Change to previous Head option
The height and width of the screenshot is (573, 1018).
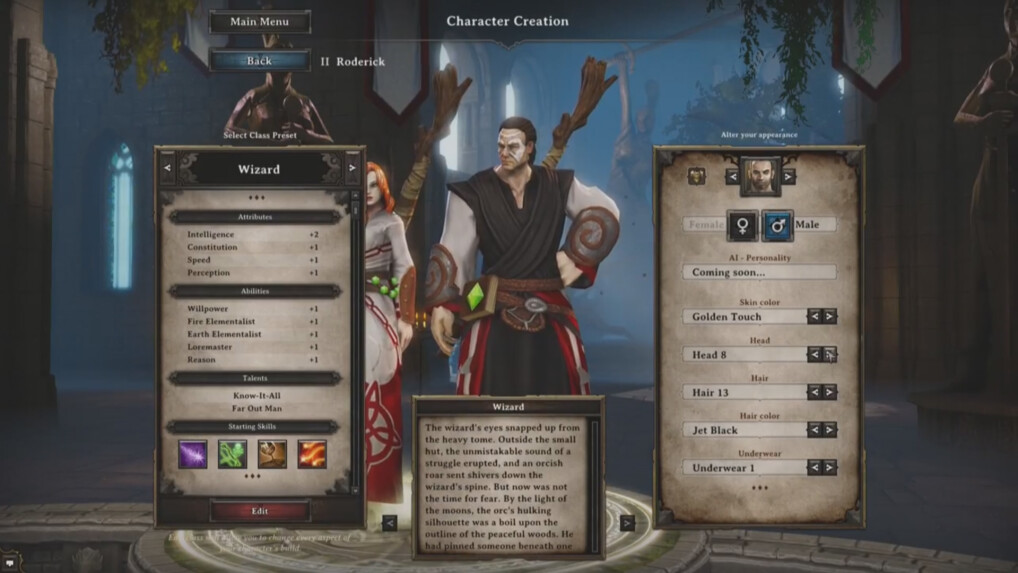pos(814,354)
